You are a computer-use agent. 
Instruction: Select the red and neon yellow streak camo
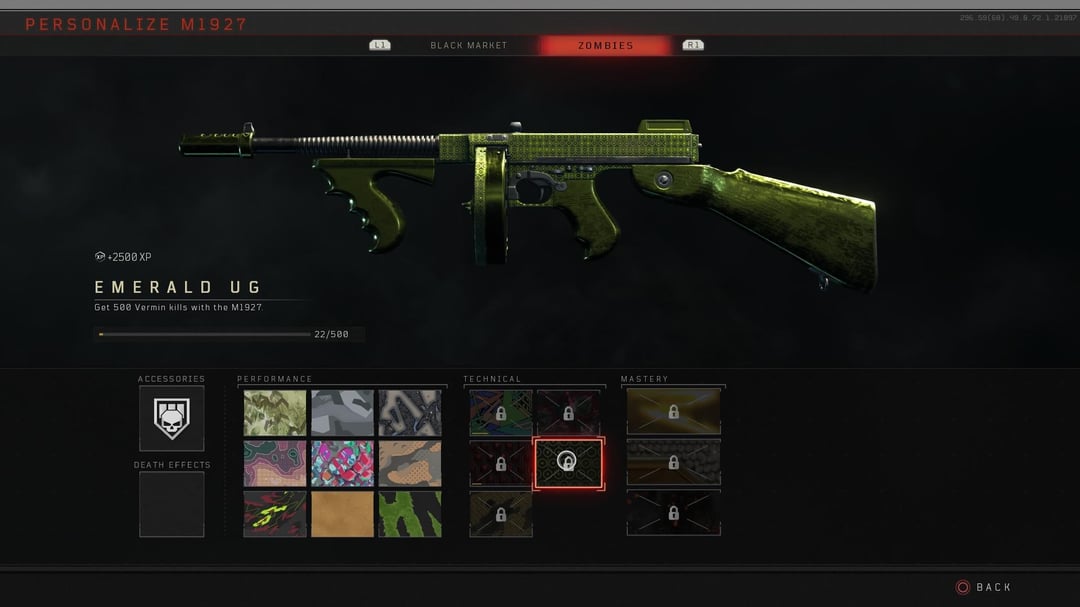tap(275, 513)
